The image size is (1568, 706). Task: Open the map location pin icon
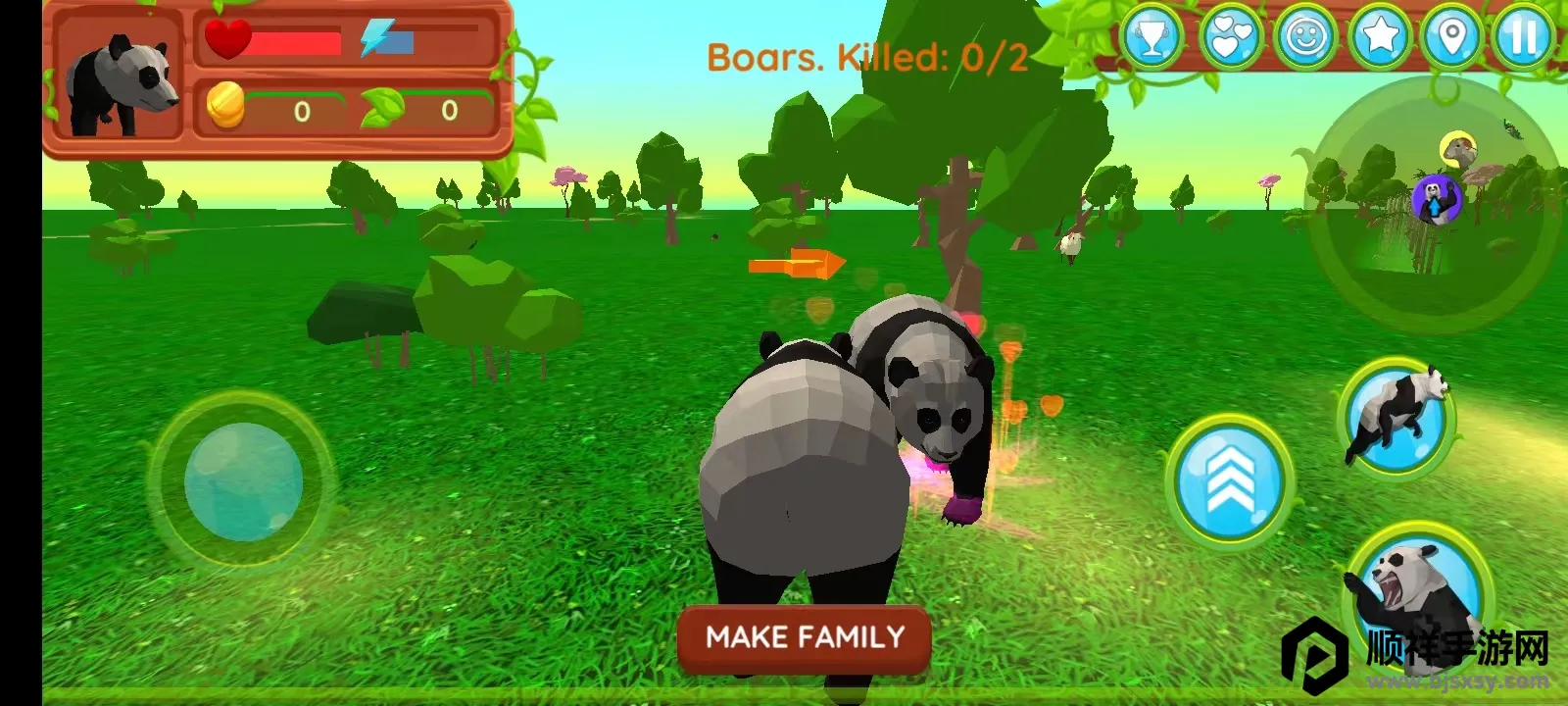1452,38
